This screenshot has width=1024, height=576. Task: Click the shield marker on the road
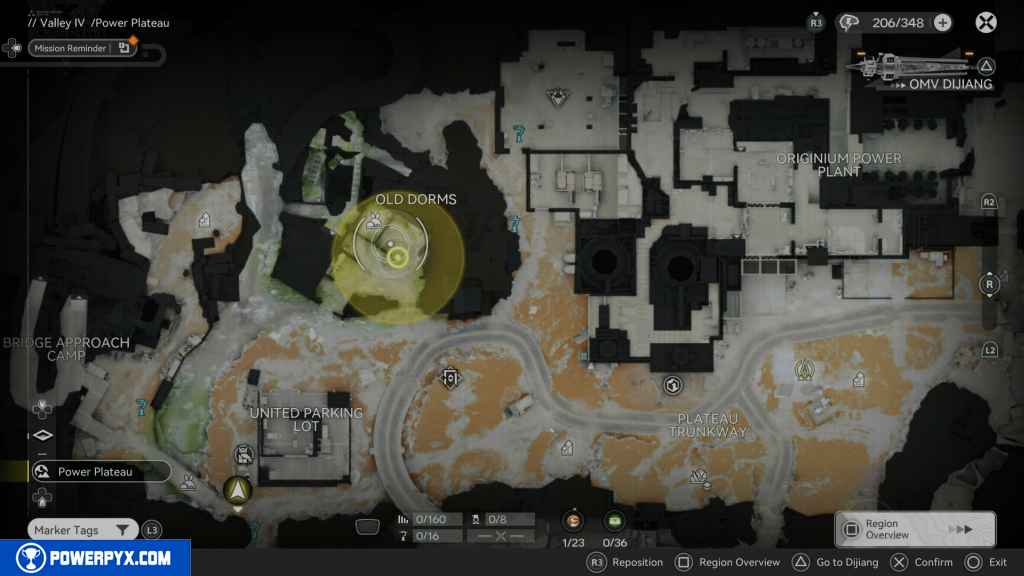pyautogui.click(x=451, y=378)
